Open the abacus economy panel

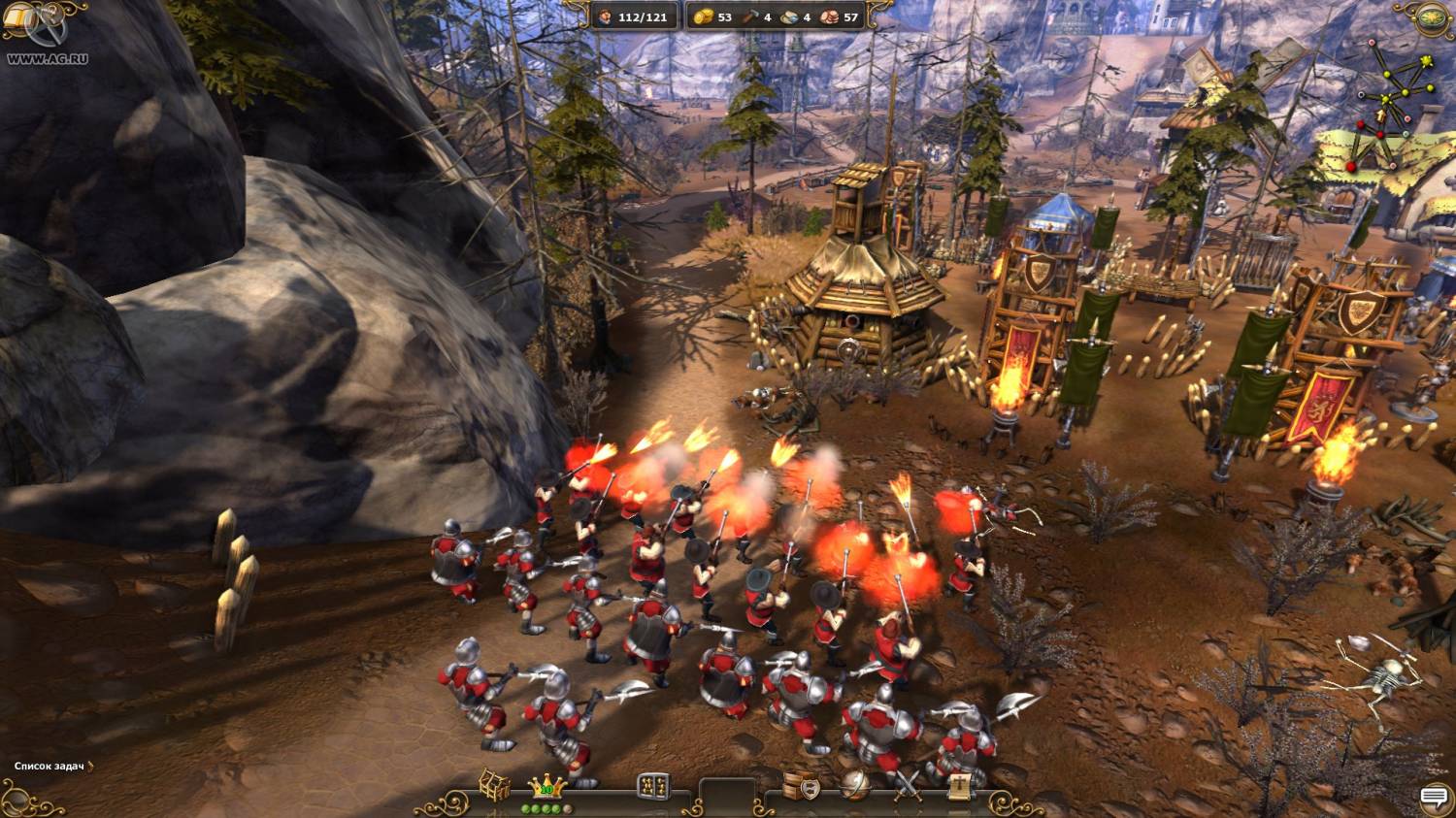tap(653, 786)
